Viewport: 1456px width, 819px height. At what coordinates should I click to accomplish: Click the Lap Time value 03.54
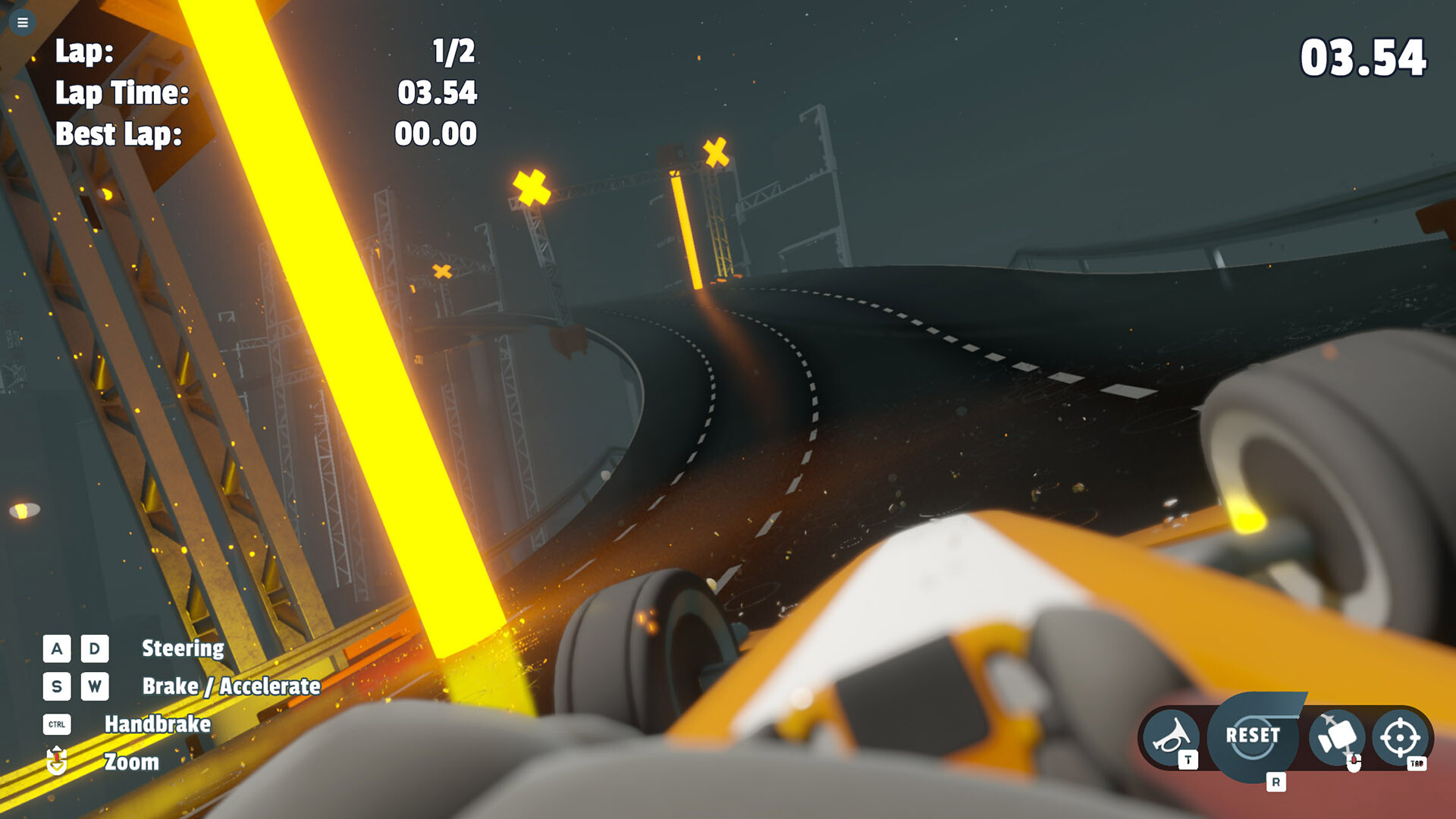pos(436,94)
